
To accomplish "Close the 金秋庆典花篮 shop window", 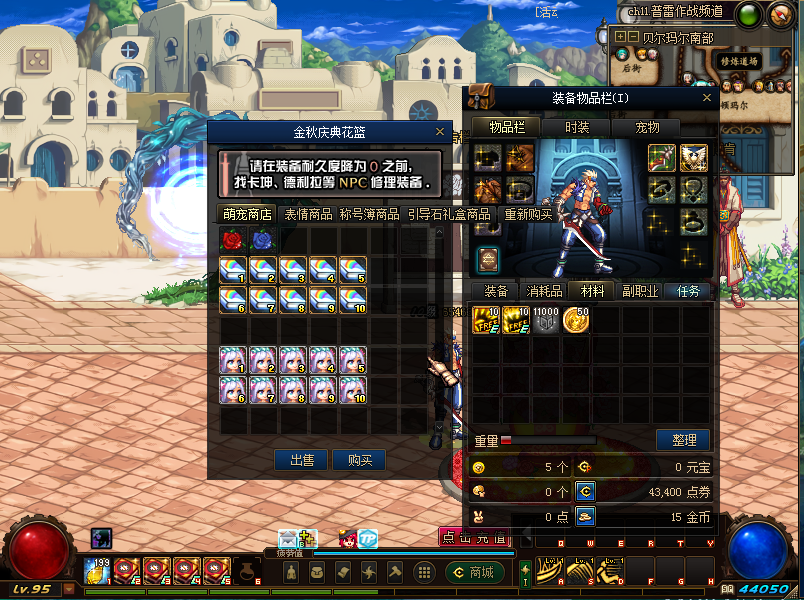I will [440, 131].
